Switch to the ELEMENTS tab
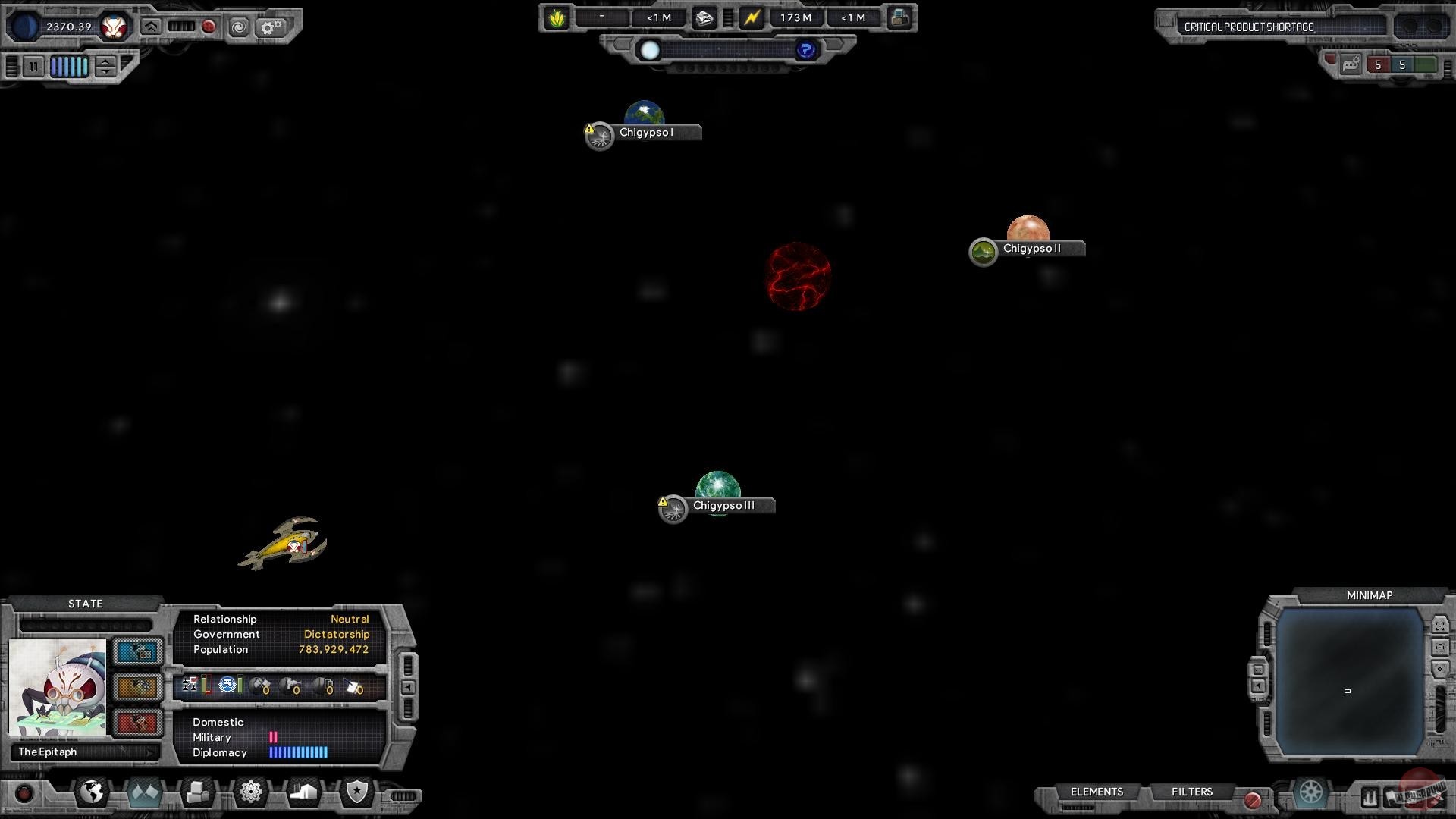The height and width of the screenshot is (819, 1456). coord(1097,792)
